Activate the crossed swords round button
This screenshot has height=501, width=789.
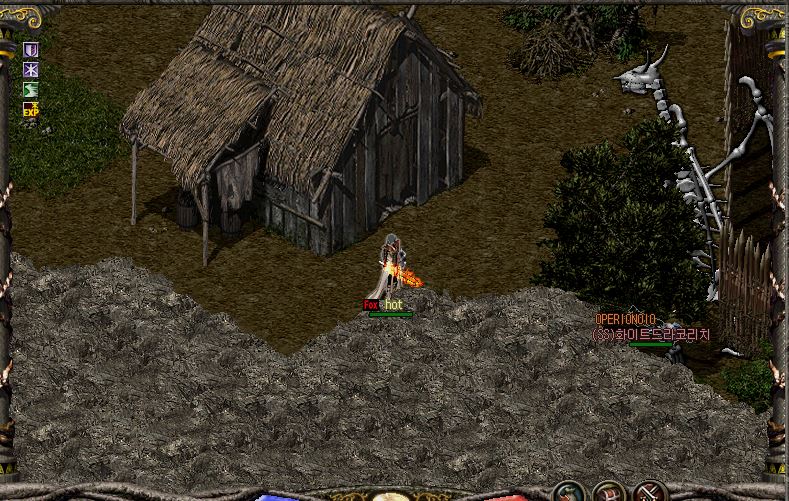click(x=650, y=493)
